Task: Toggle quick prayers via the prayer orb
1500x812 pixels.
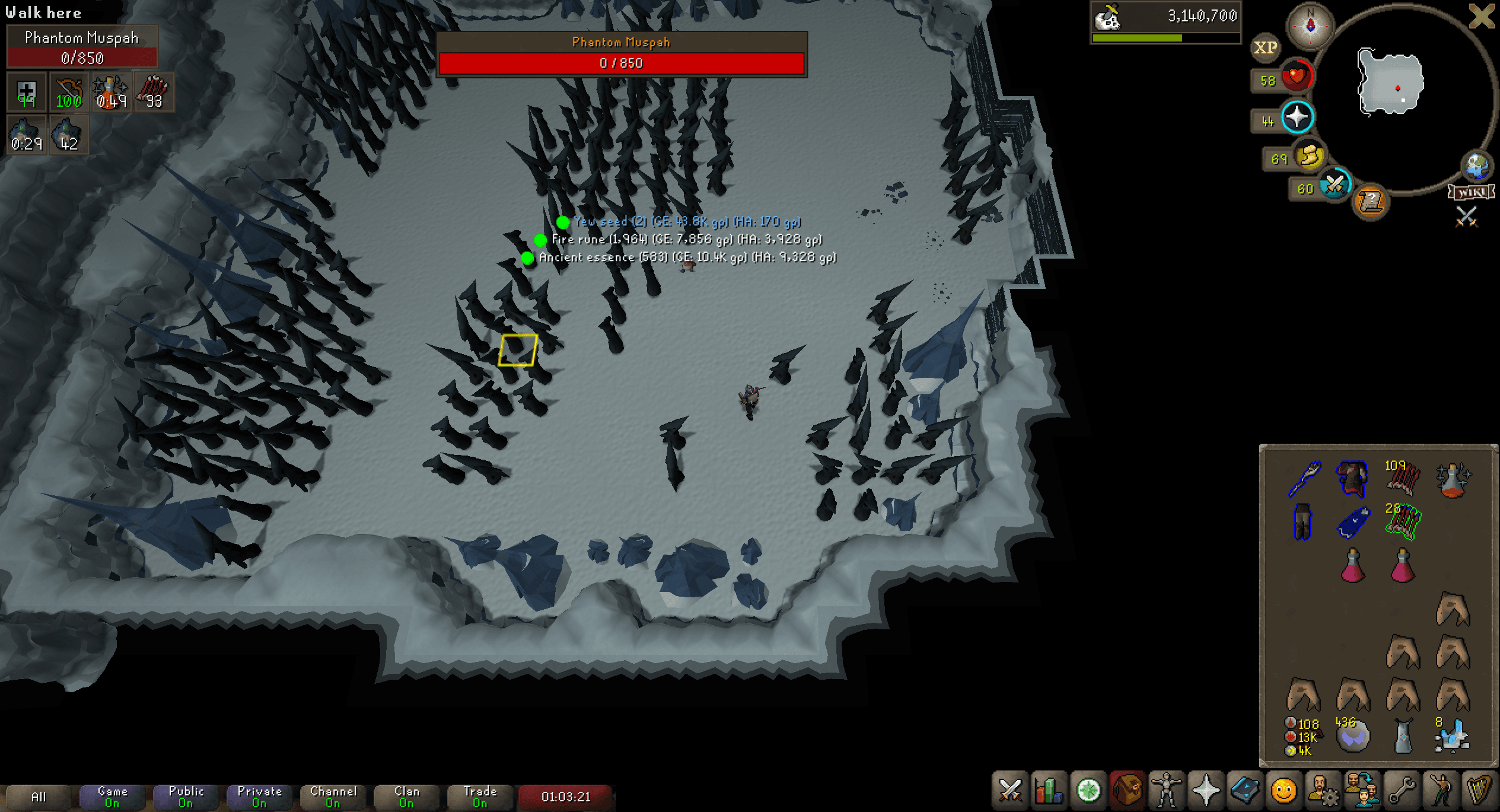Action: click(x=1297, y=116)
